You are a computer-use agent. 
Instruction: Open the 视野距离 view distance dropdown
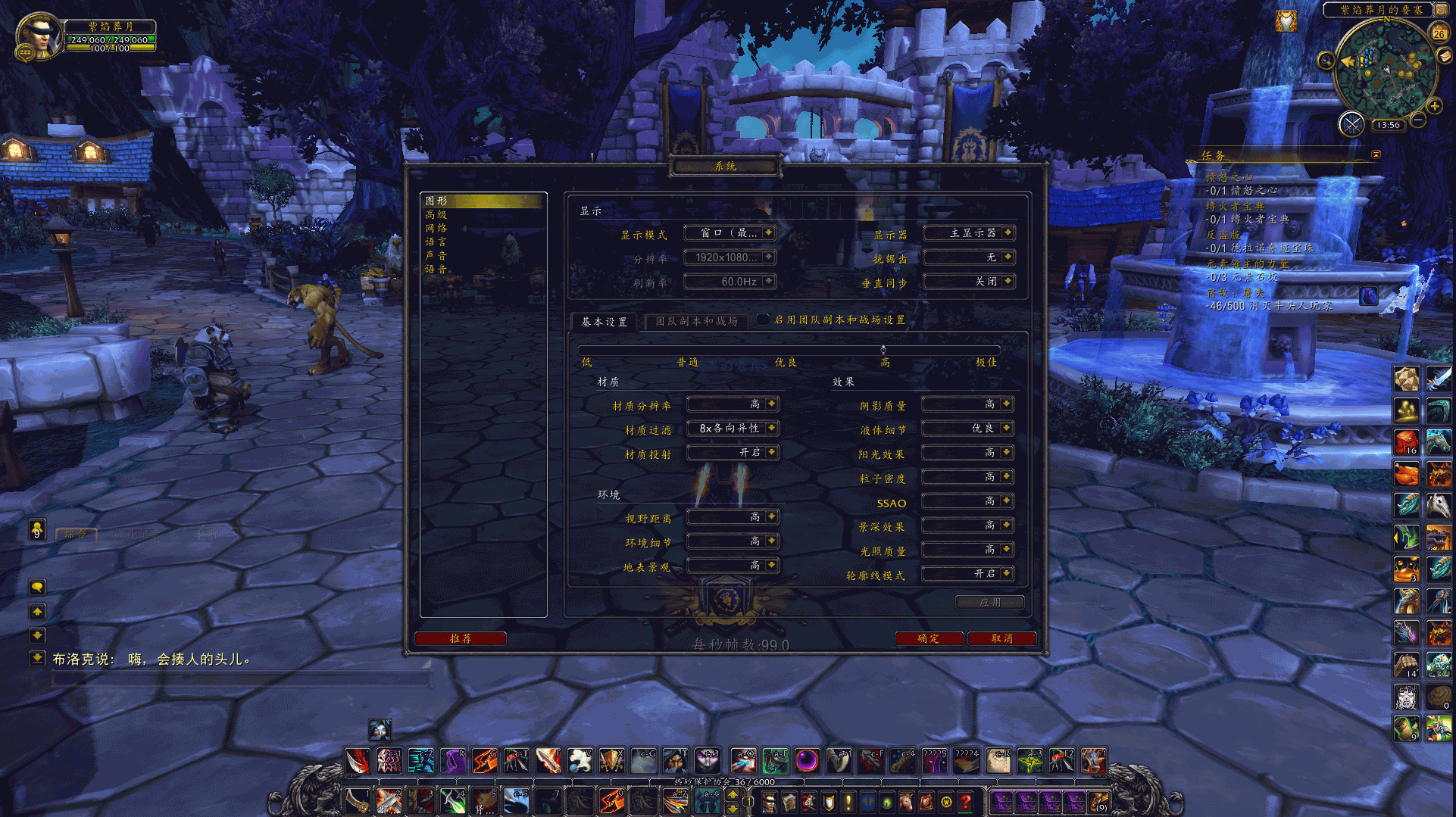coord(733,517)
